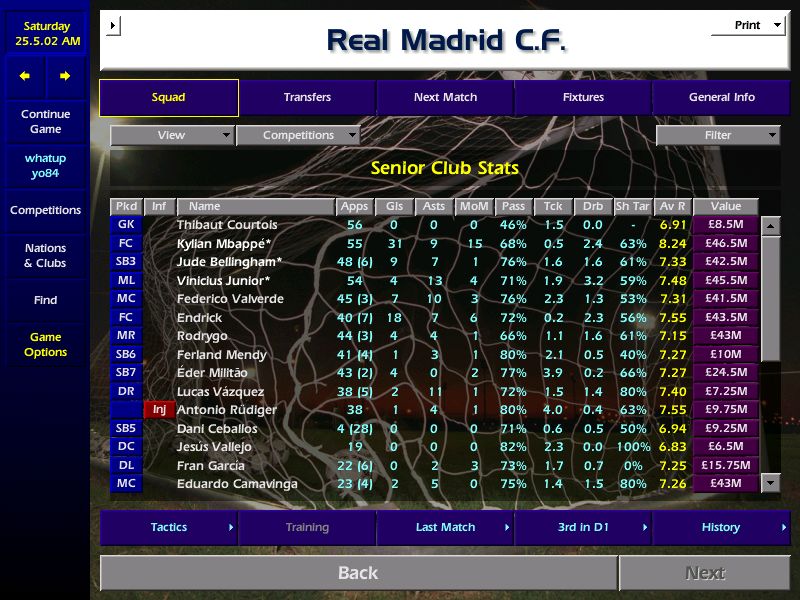View the Last Match report
The width and height of the screenshot is (800, 600).
(x=445, y=527)
